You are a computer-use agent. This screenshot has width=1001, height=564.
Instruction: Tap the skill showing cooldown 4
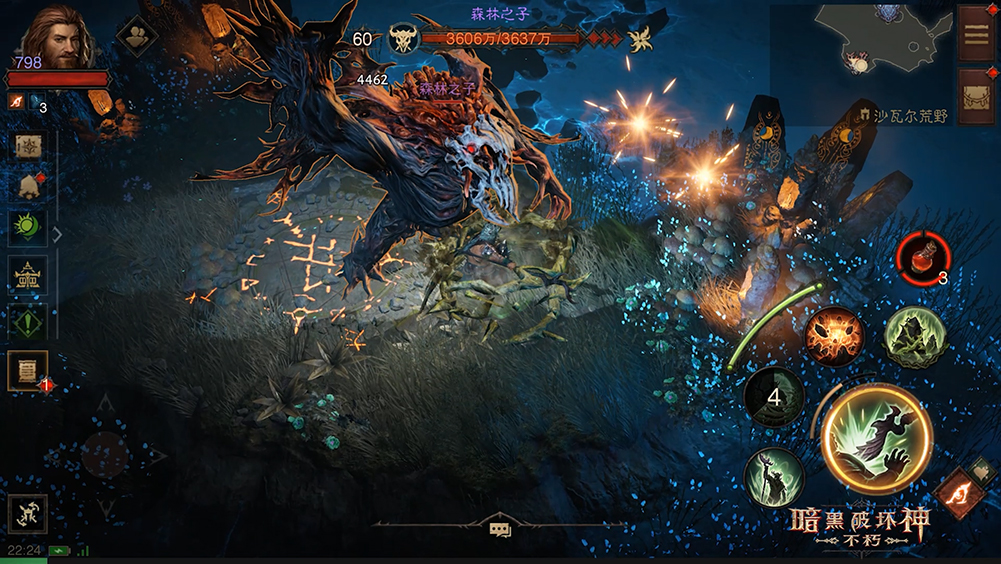[x=774, y=396]
